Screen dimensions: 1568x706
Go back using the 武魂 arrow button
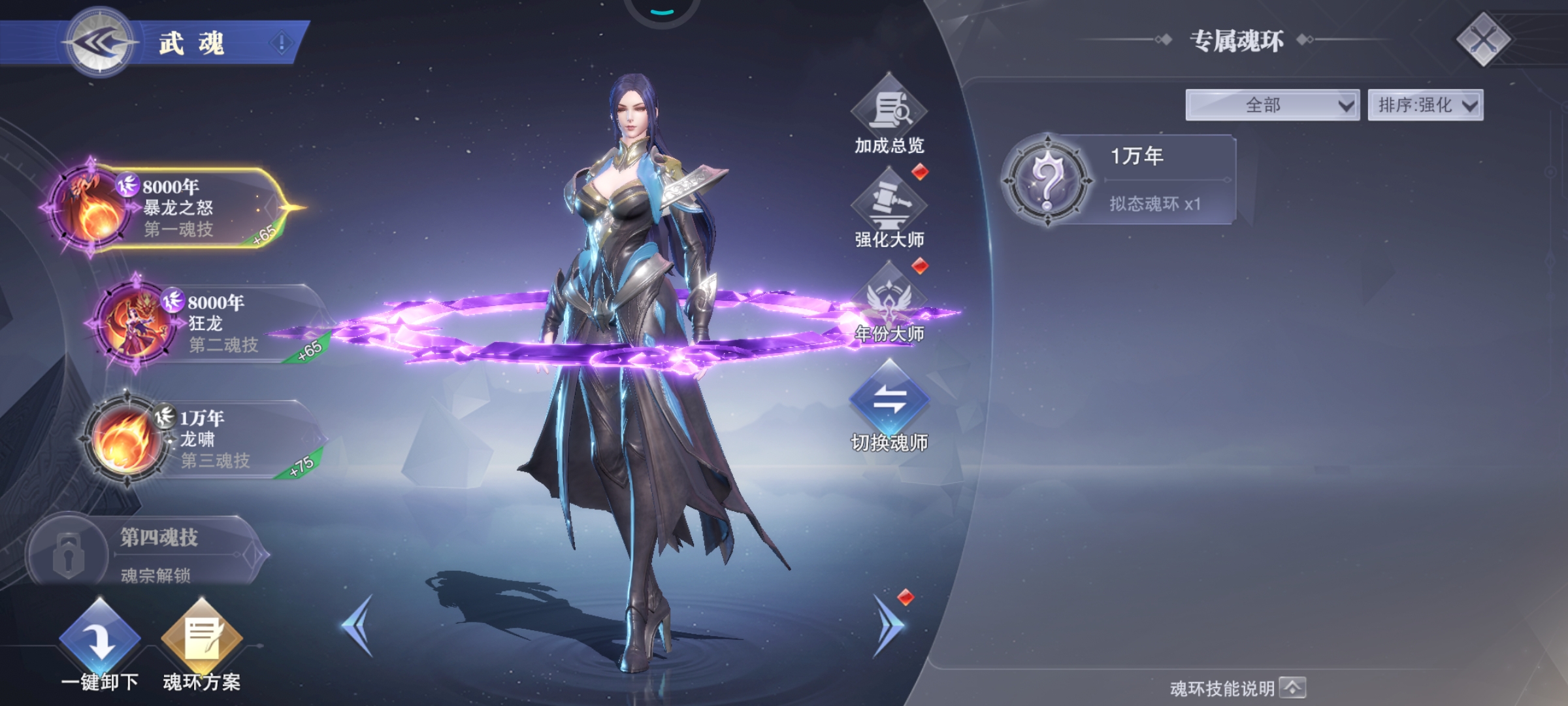(x=100, y=43)
